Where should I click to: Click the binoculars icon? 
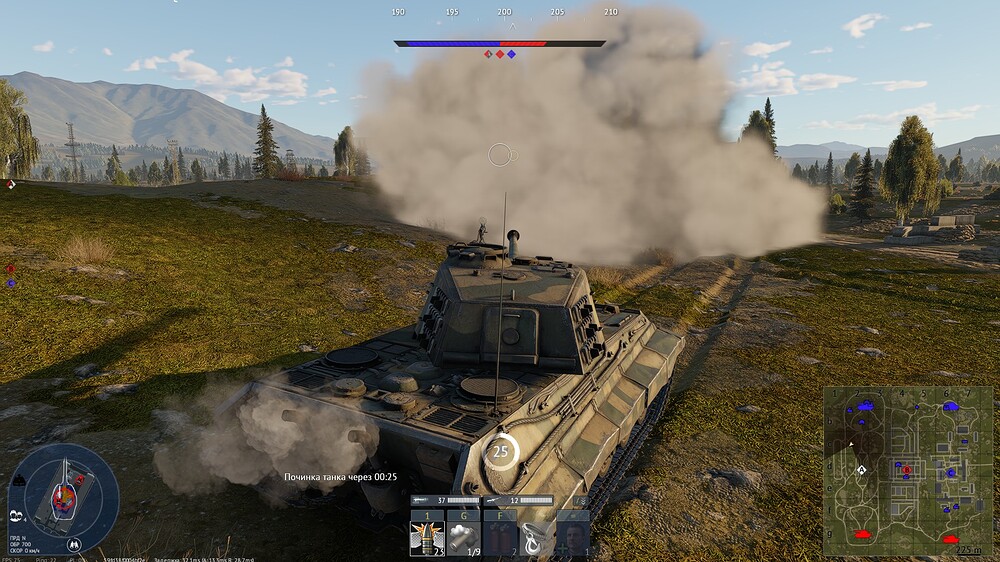tap(17, 516)
